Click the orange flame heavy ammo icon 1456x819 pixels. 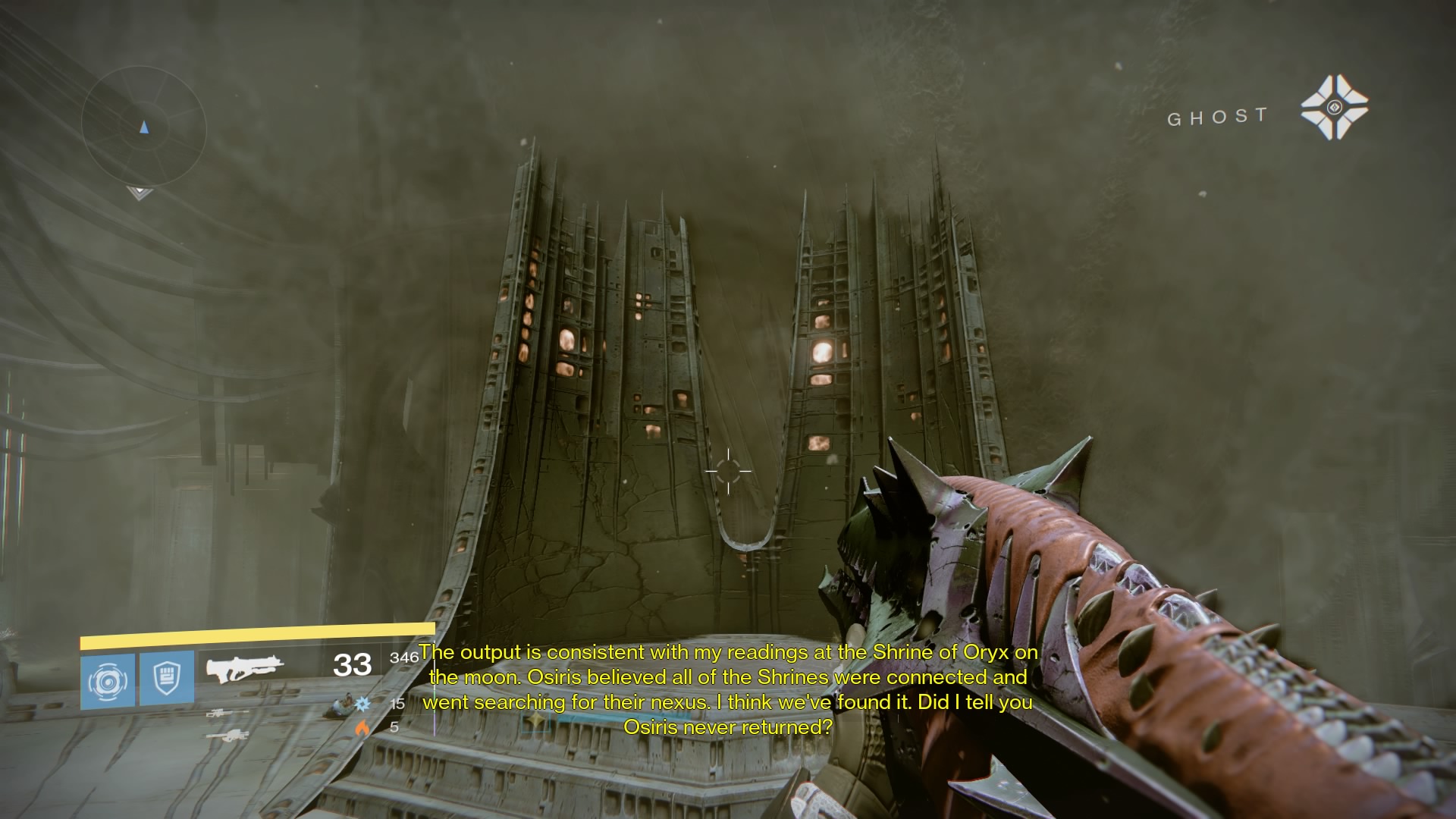(362, 727)
